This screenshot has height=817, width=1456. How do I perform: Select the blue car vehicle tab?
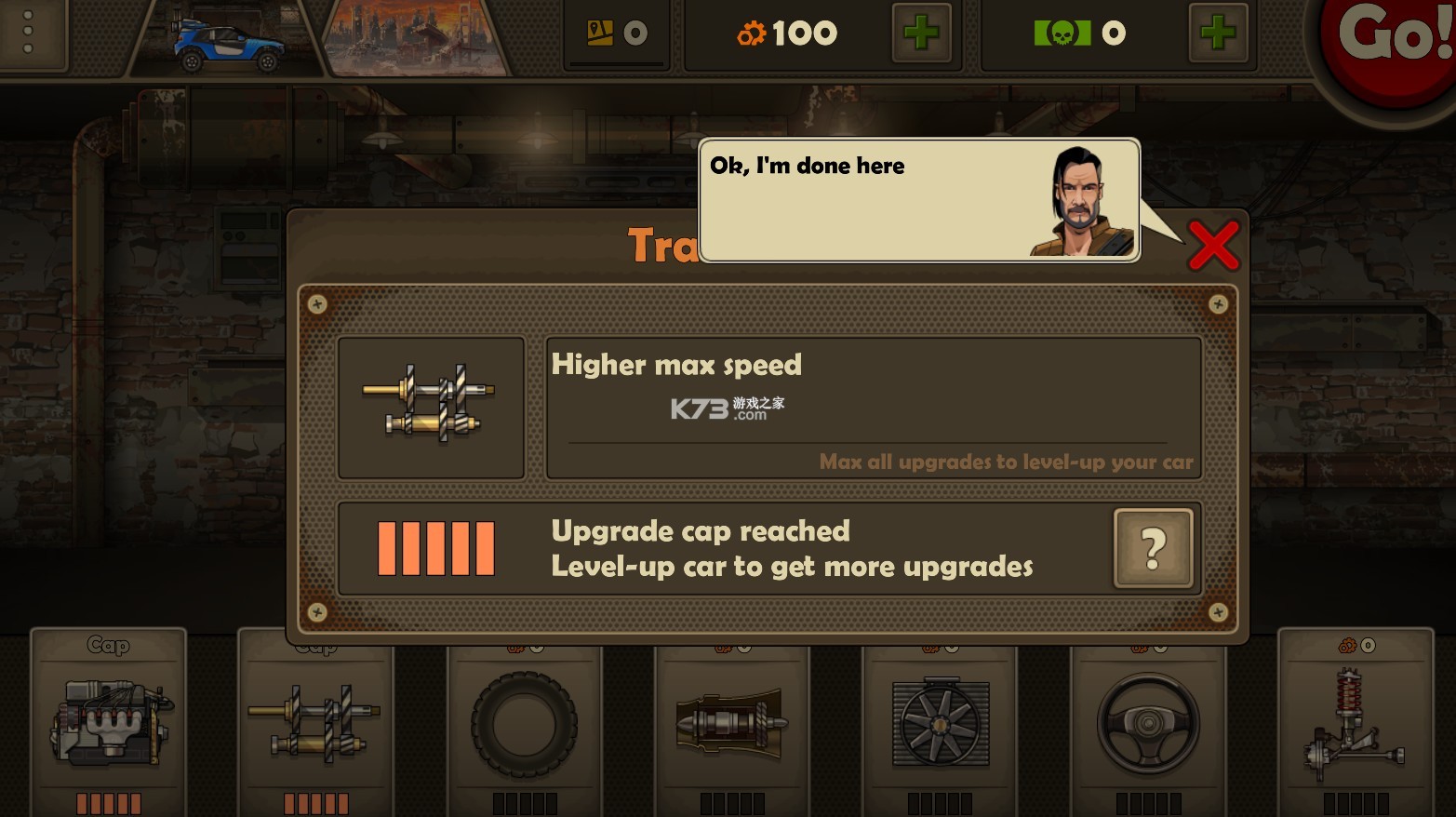coord(227,43)
